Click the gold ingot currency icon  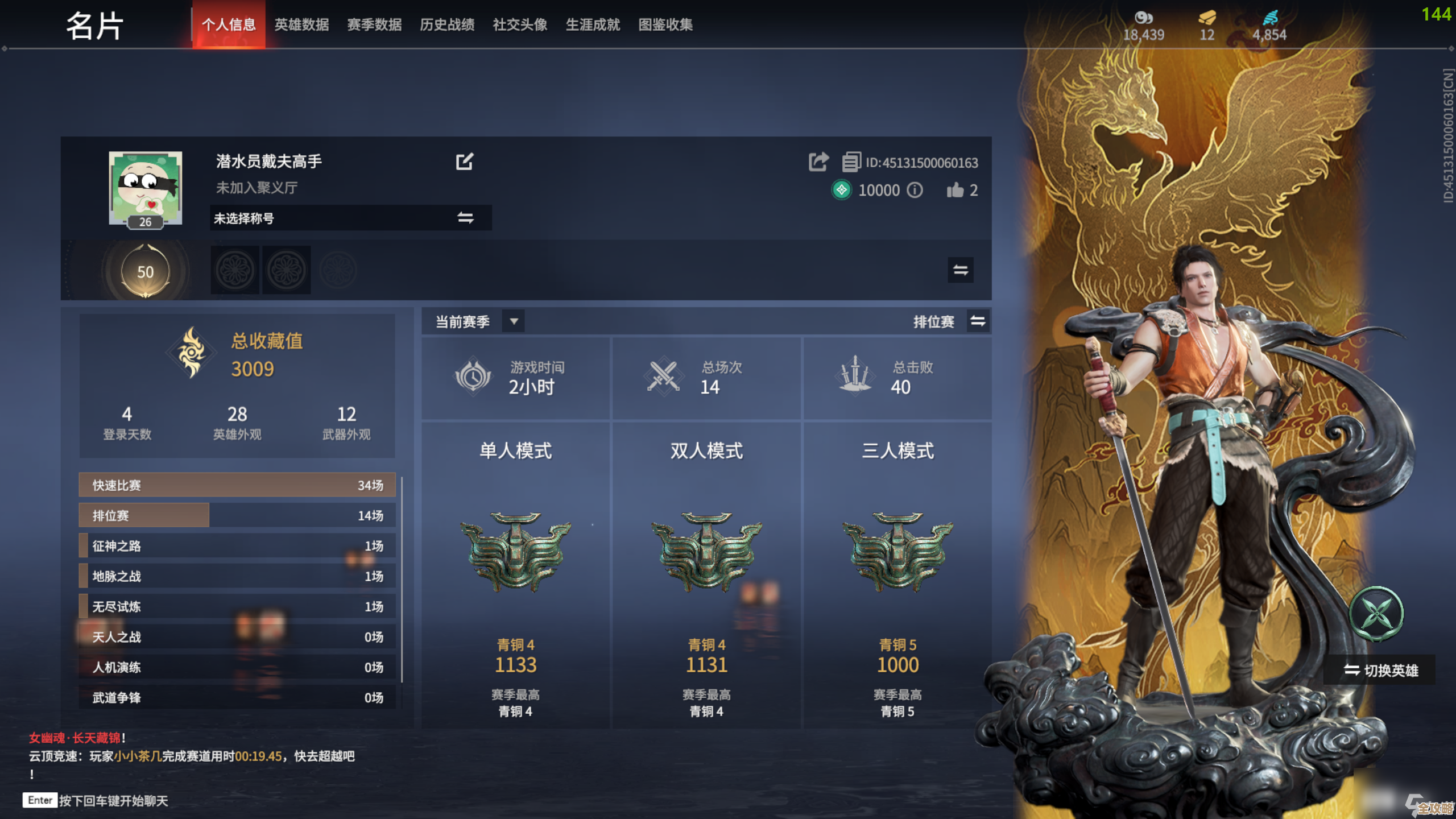(x=1207, y=17)
